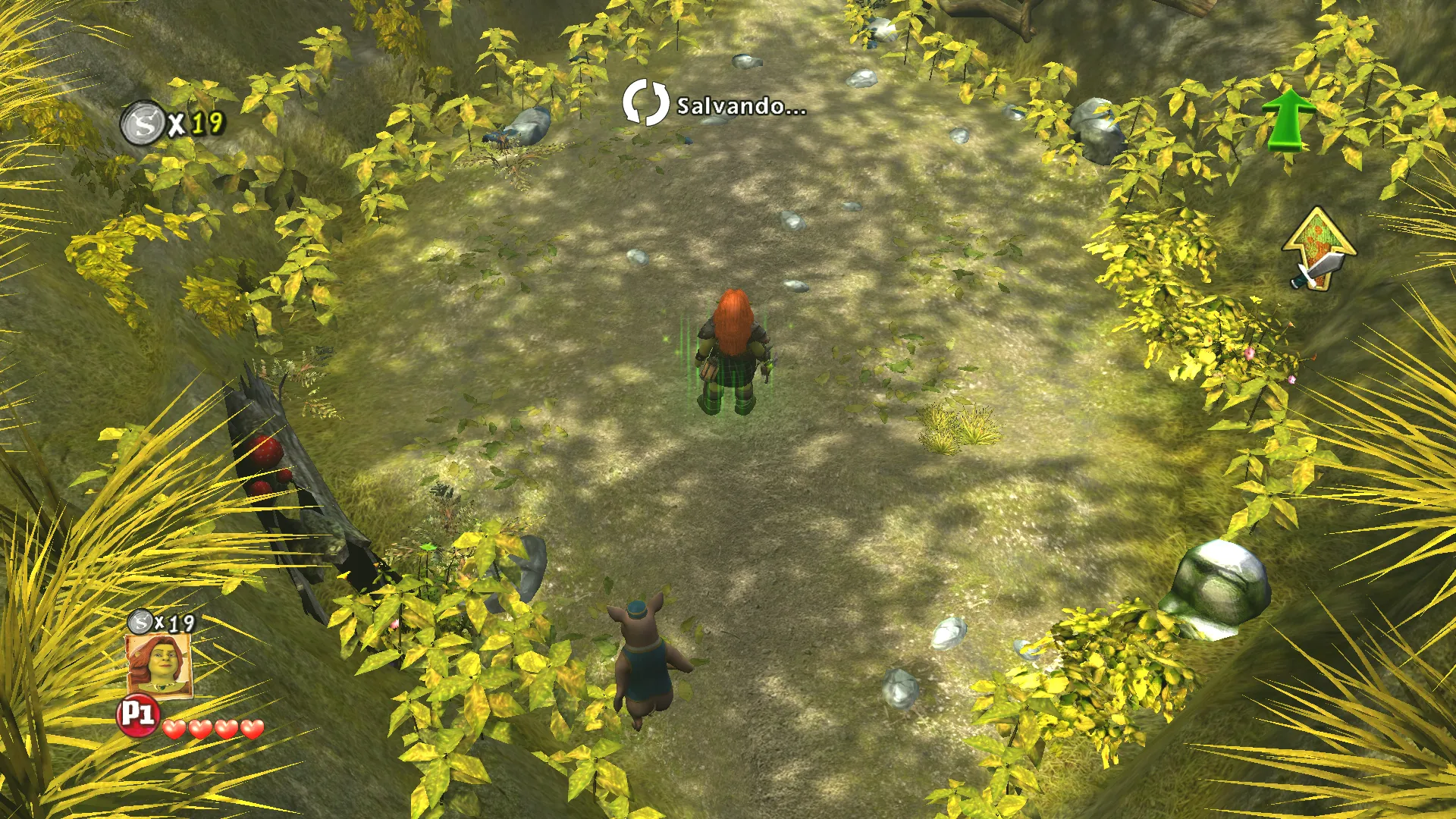Image resolution: width=1456 pixels, height=819 pixels.
Task: Select the green objective arrow
Action: point(1288,119)
